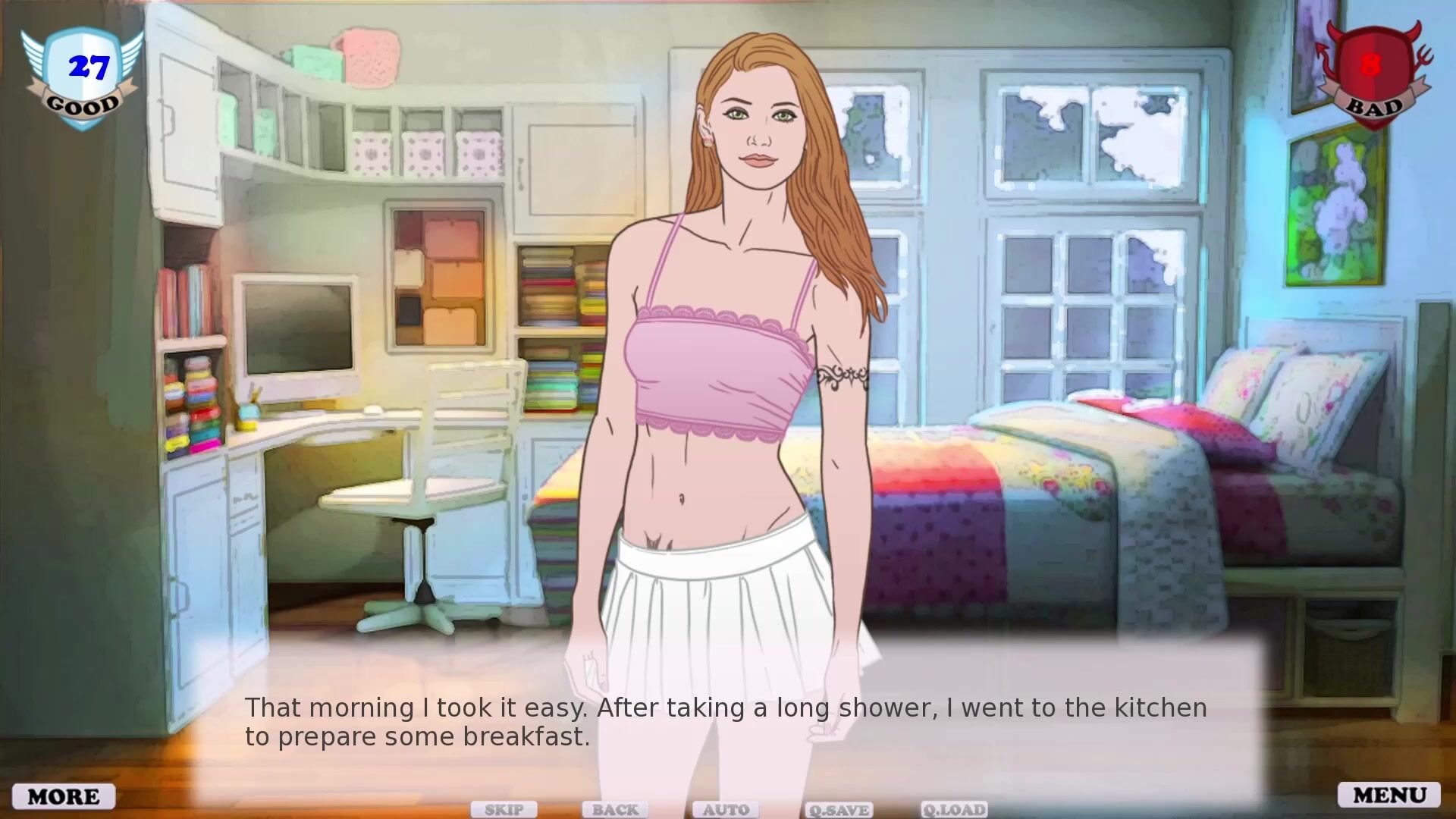1456x819 pixels.
Task: Advance the breakfast dialogue text box
Action: pyautogui.click(x=726, y=722)
